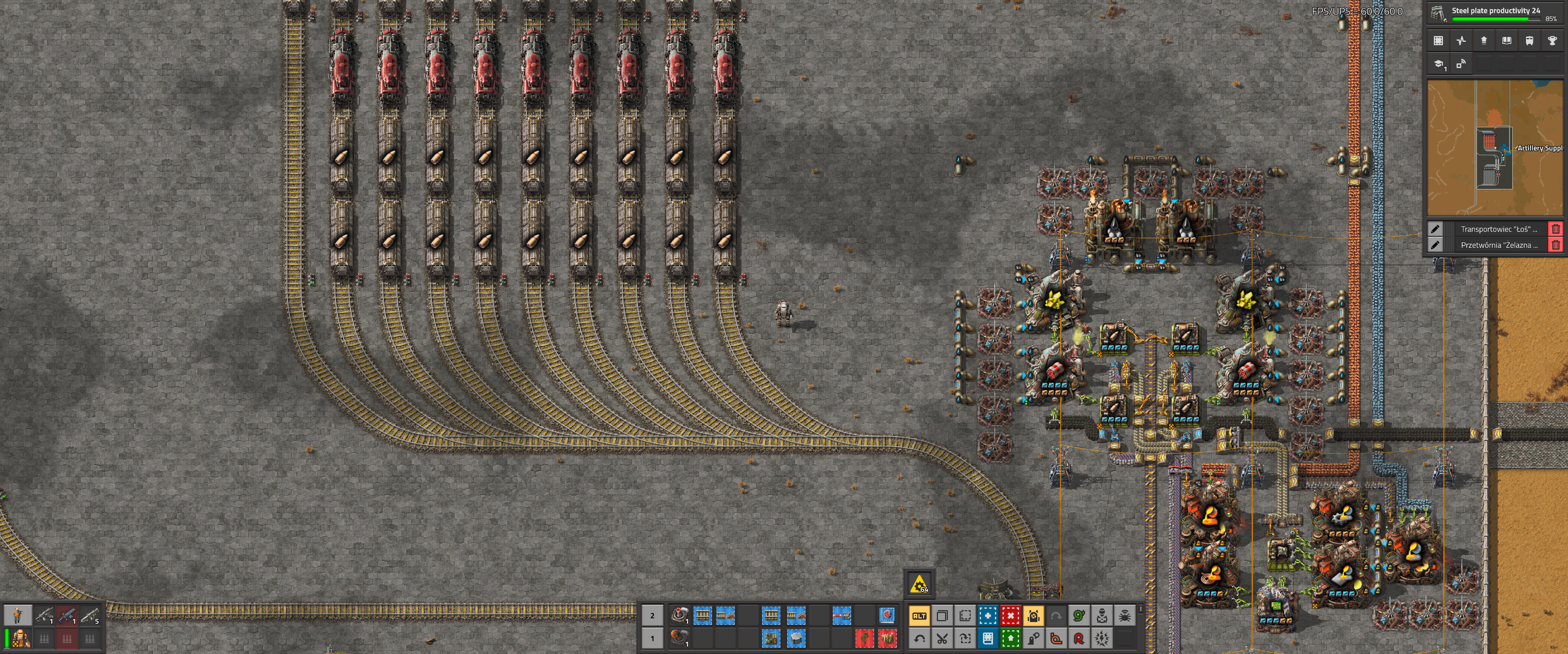Open the achievements trophy button
1568x654 pixels.
[x=1552, y=41]
